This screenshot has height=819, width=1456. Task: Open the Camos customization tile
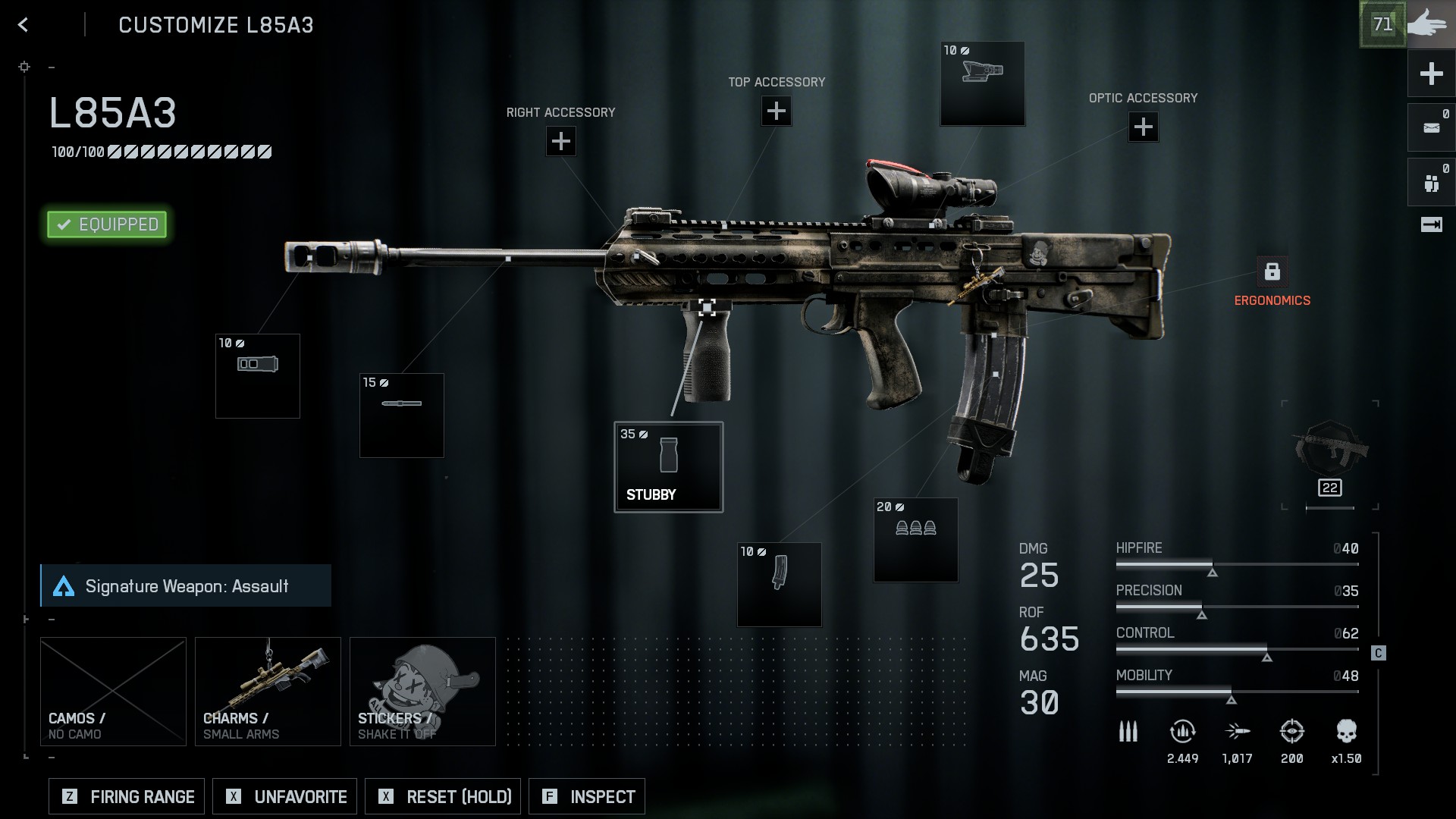click(113, 692)
